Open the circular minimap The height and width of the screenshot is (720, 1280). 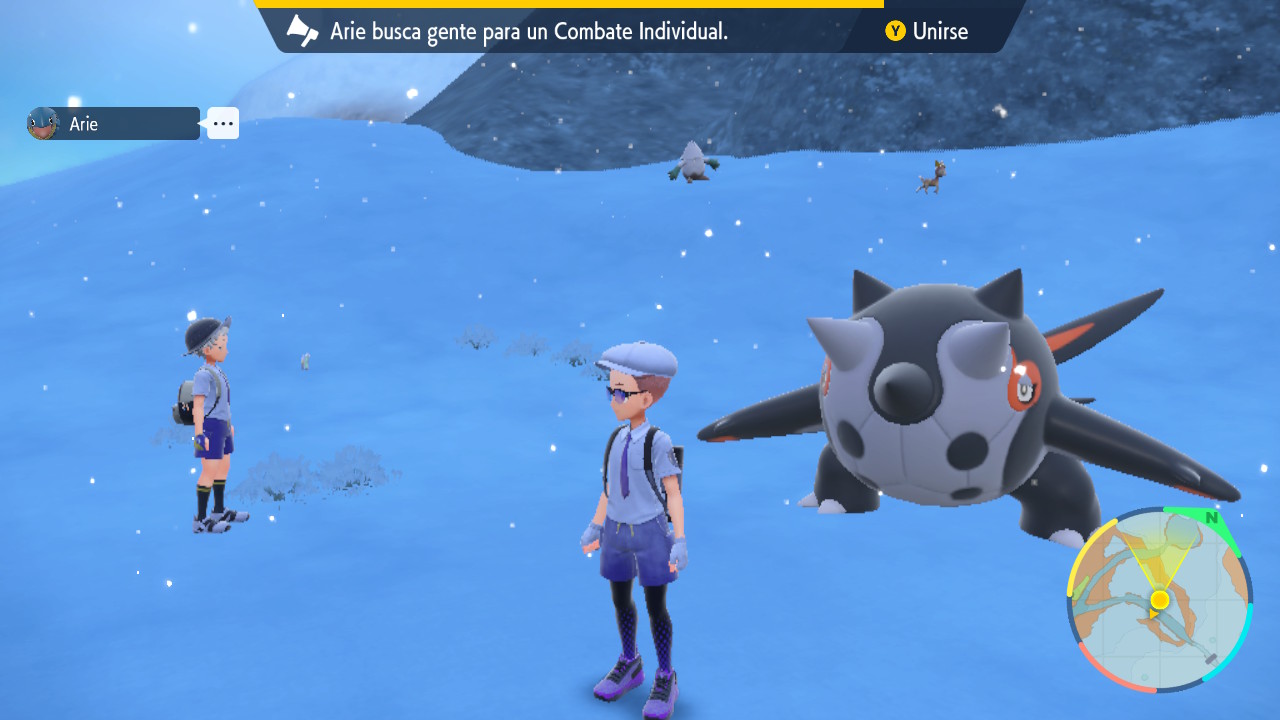tap(1159, 599)
